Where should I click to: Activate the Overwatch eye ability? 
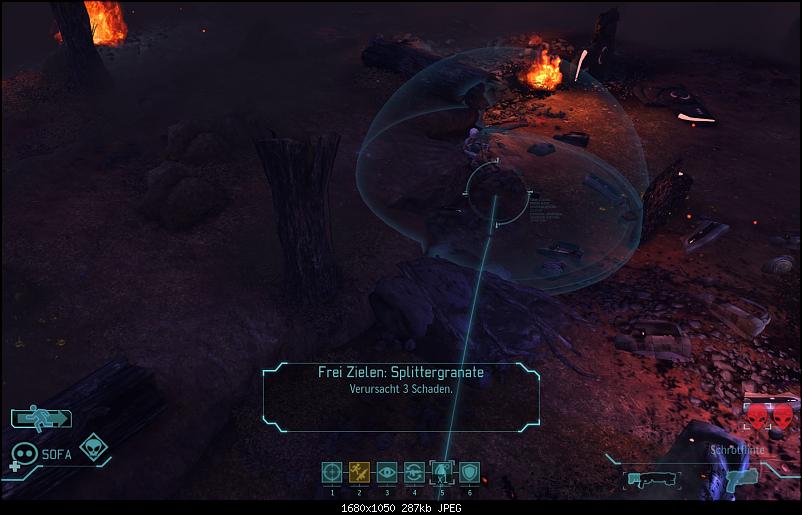[387, 472]
